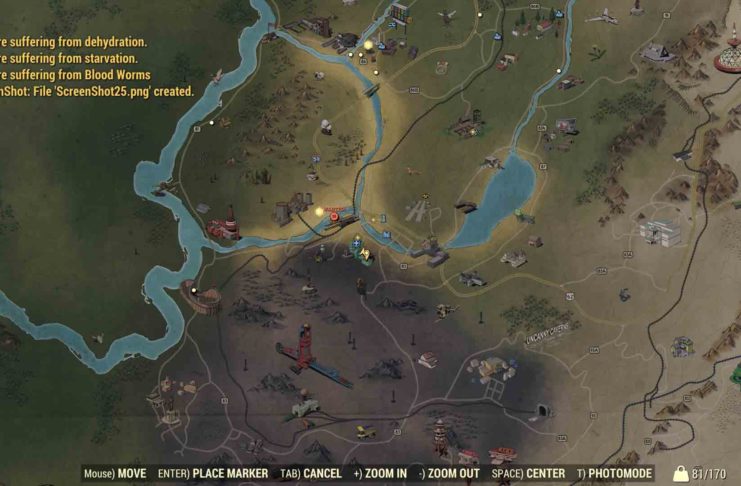
Task: Click the yellow vehicle location icon
Action: tap(367, 432)
